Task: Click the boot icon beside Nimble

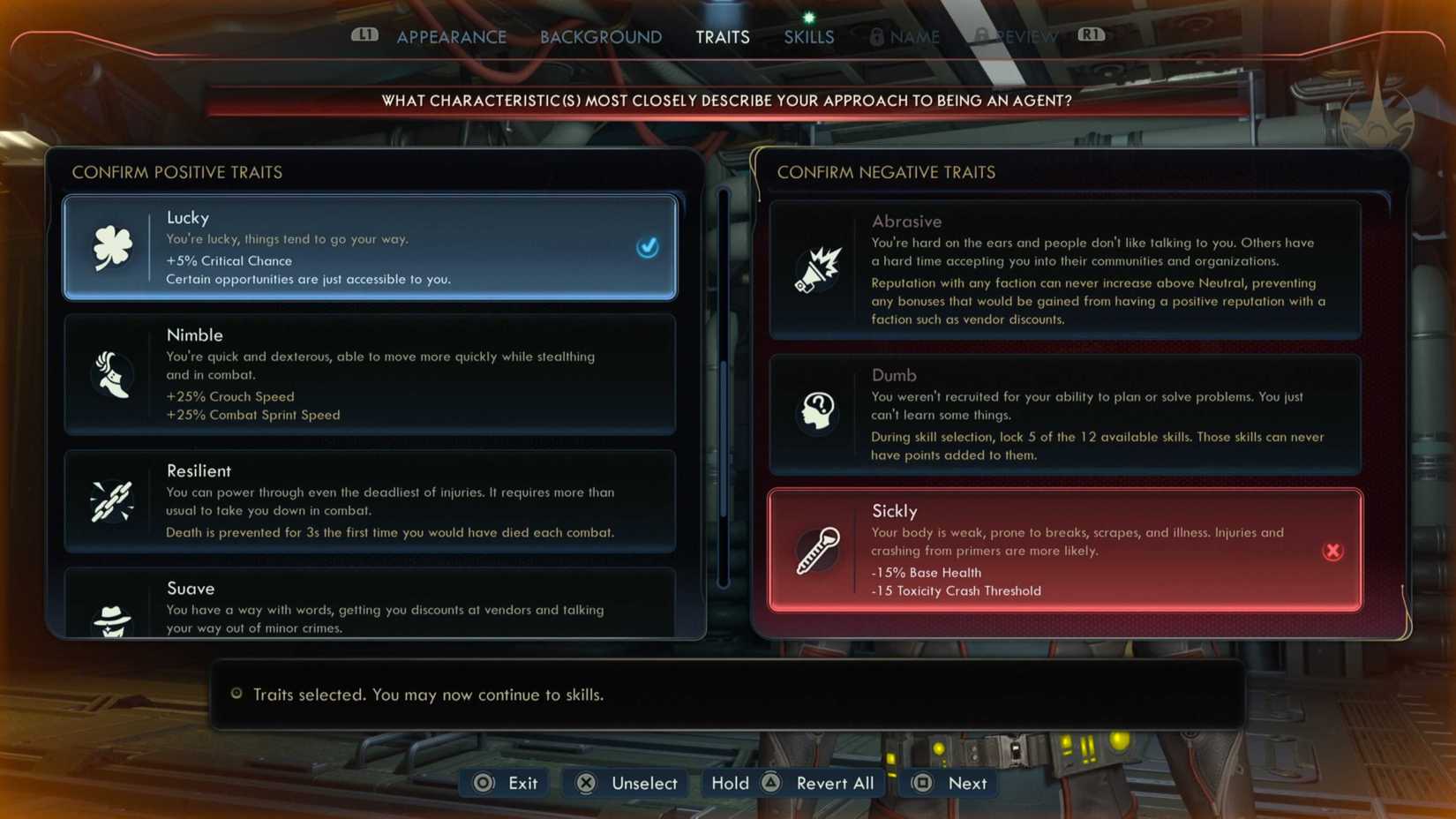Action: [x=112, y=375]
